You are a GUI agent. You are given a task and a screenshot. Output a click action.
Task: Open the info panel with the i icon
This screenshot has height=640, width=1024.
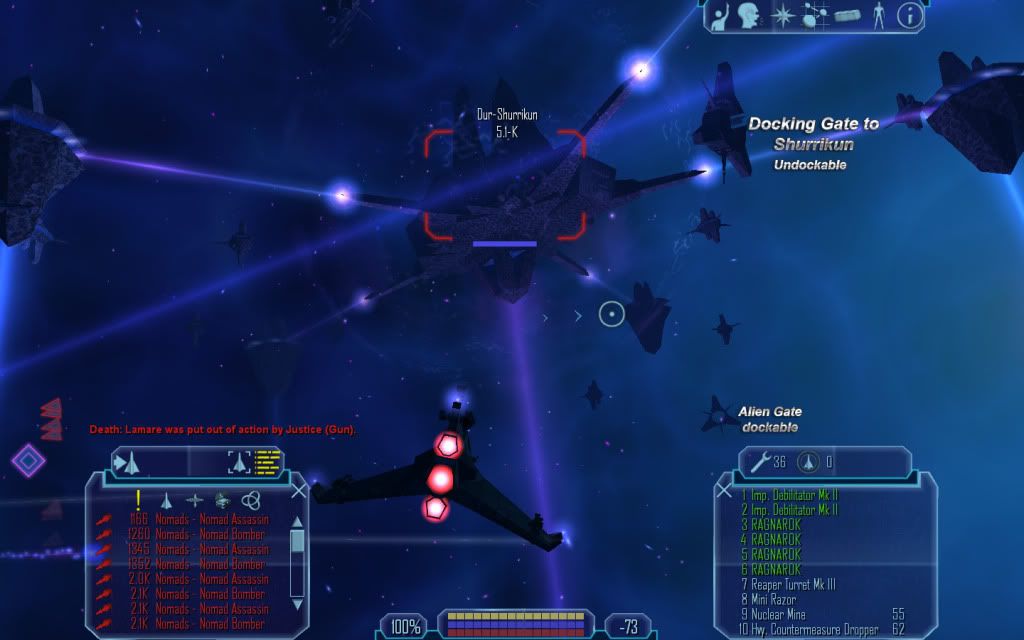(909, 15)
